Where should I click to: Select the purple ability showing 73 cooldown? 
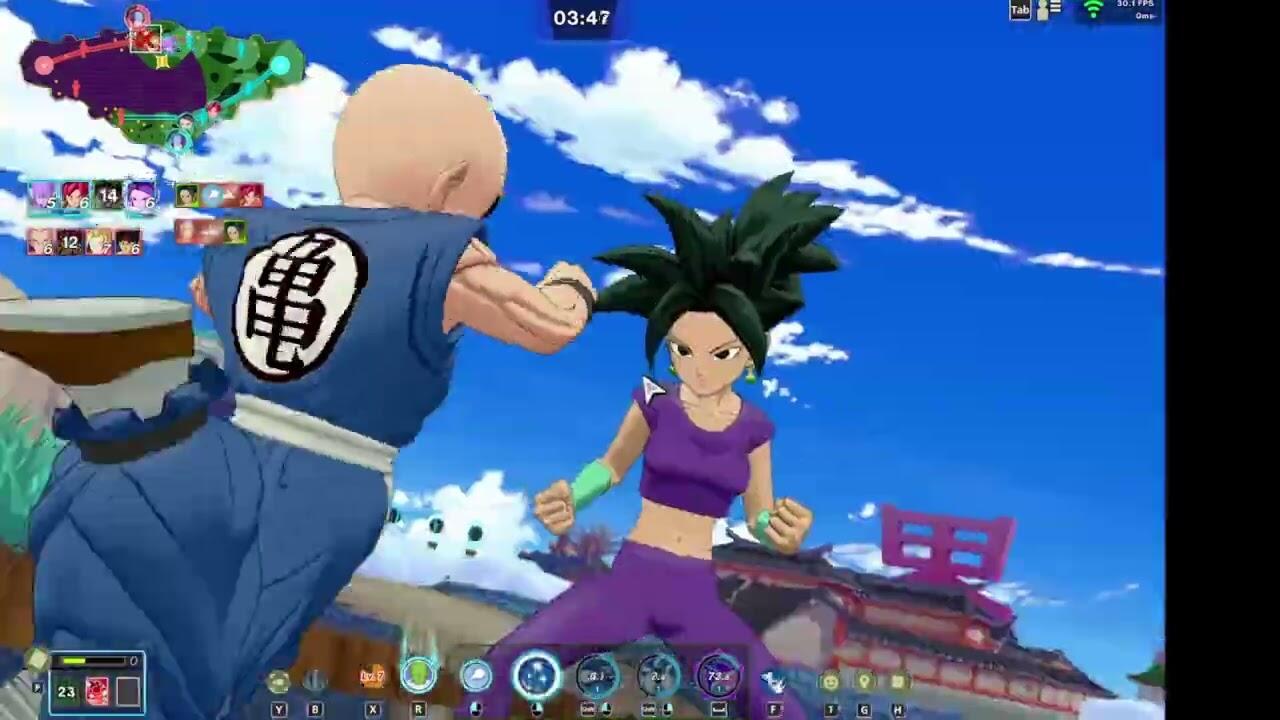(718, 677)
